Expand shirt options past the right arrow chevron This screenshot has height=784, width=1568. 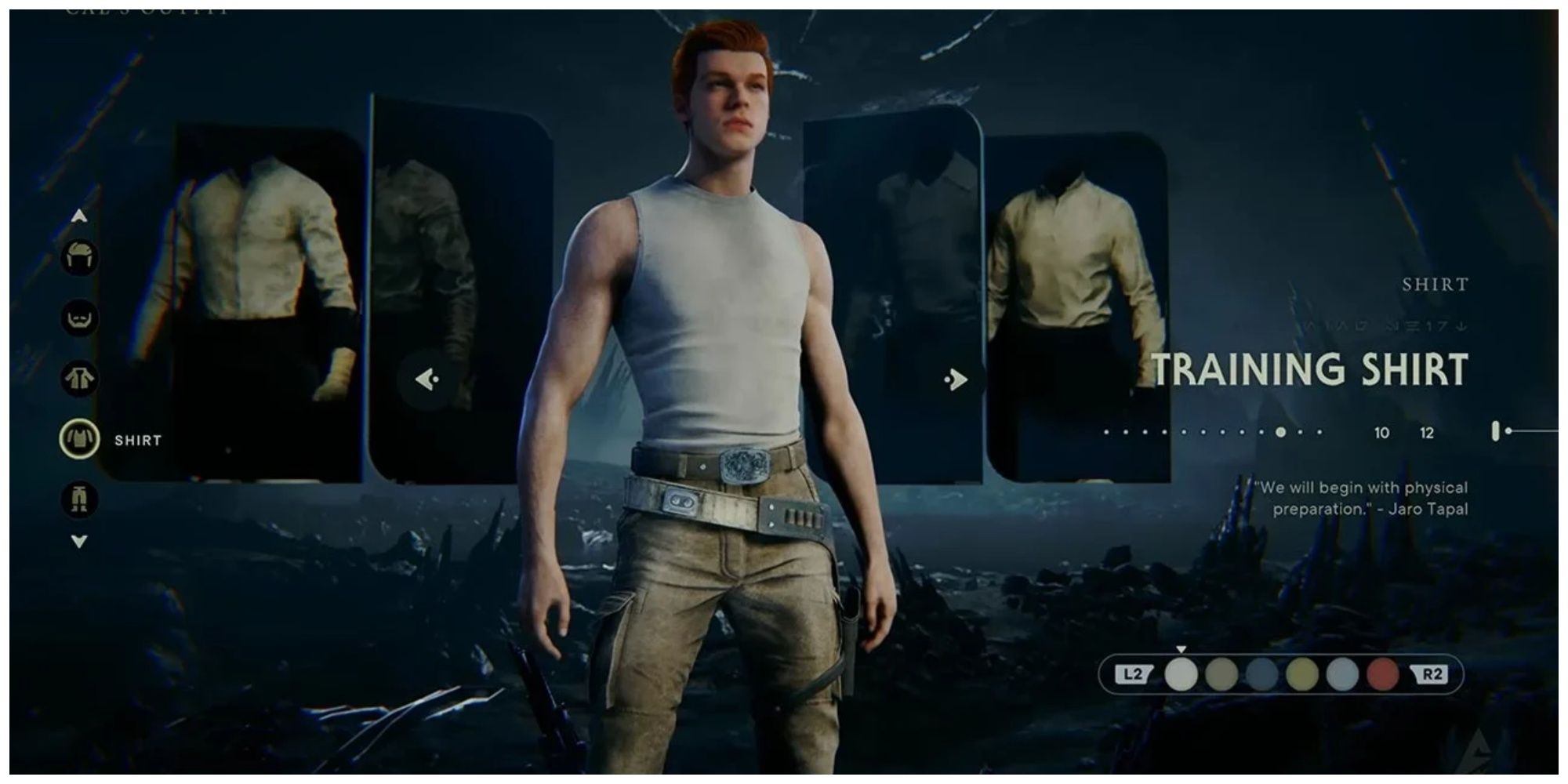[955, 379]
